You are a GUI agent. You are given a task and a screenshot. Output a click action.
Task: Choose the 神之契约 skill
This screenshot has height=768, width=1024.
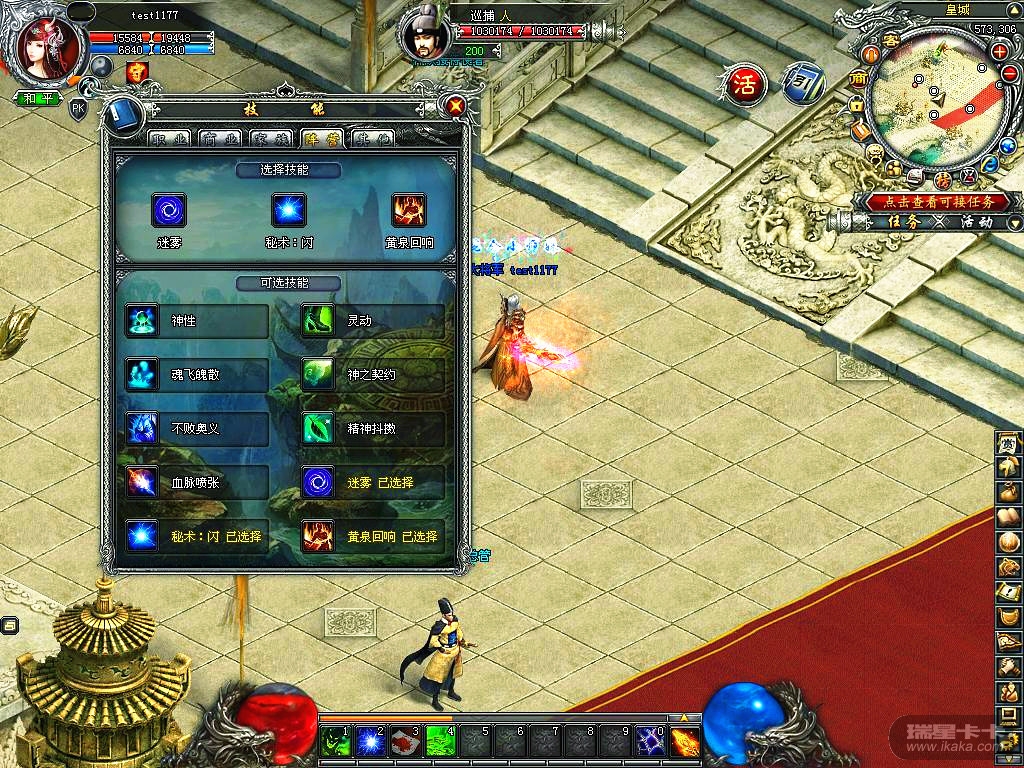coord(373,375)
